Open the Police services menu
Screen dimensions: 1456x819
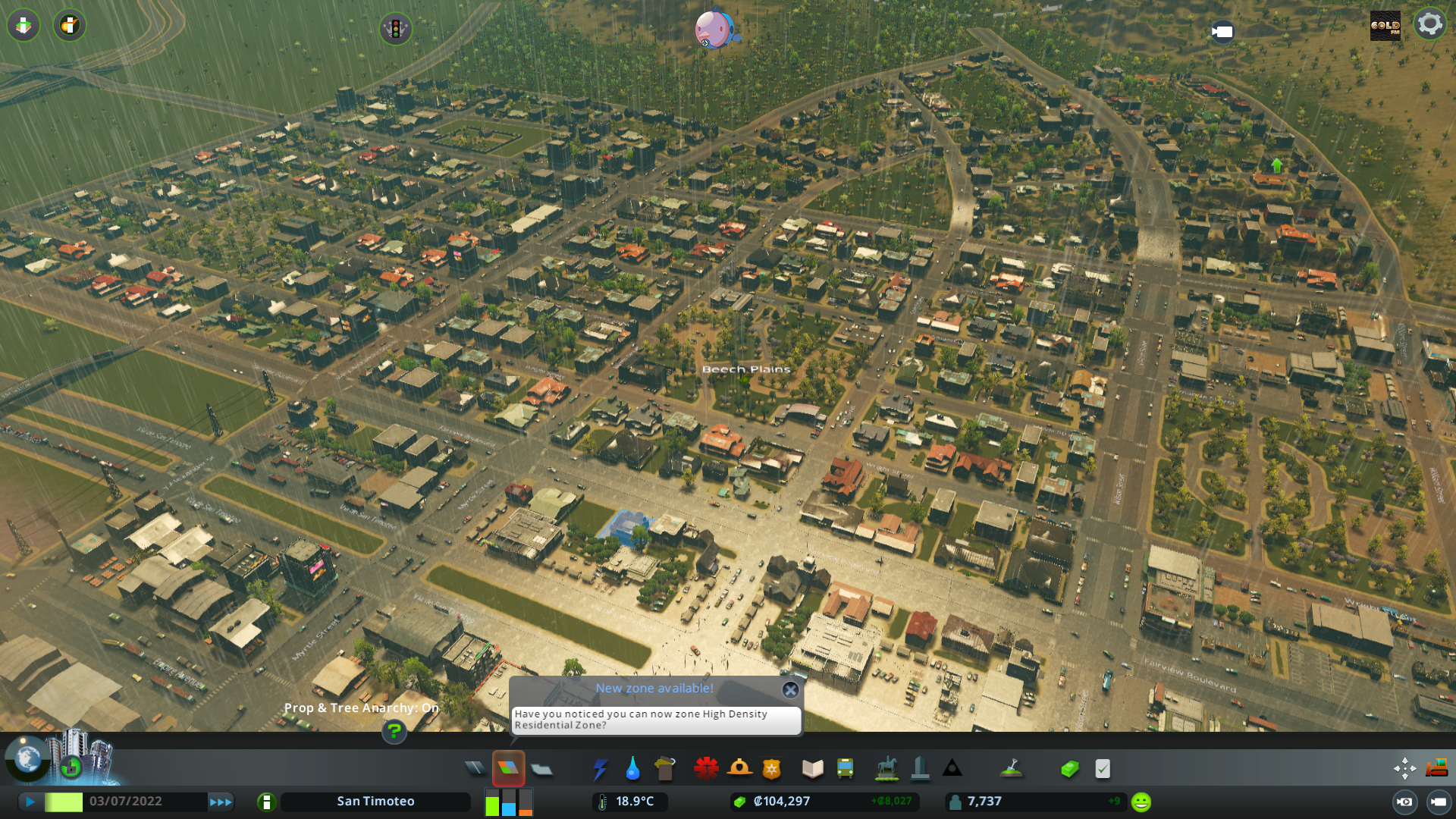click(772, 768)
